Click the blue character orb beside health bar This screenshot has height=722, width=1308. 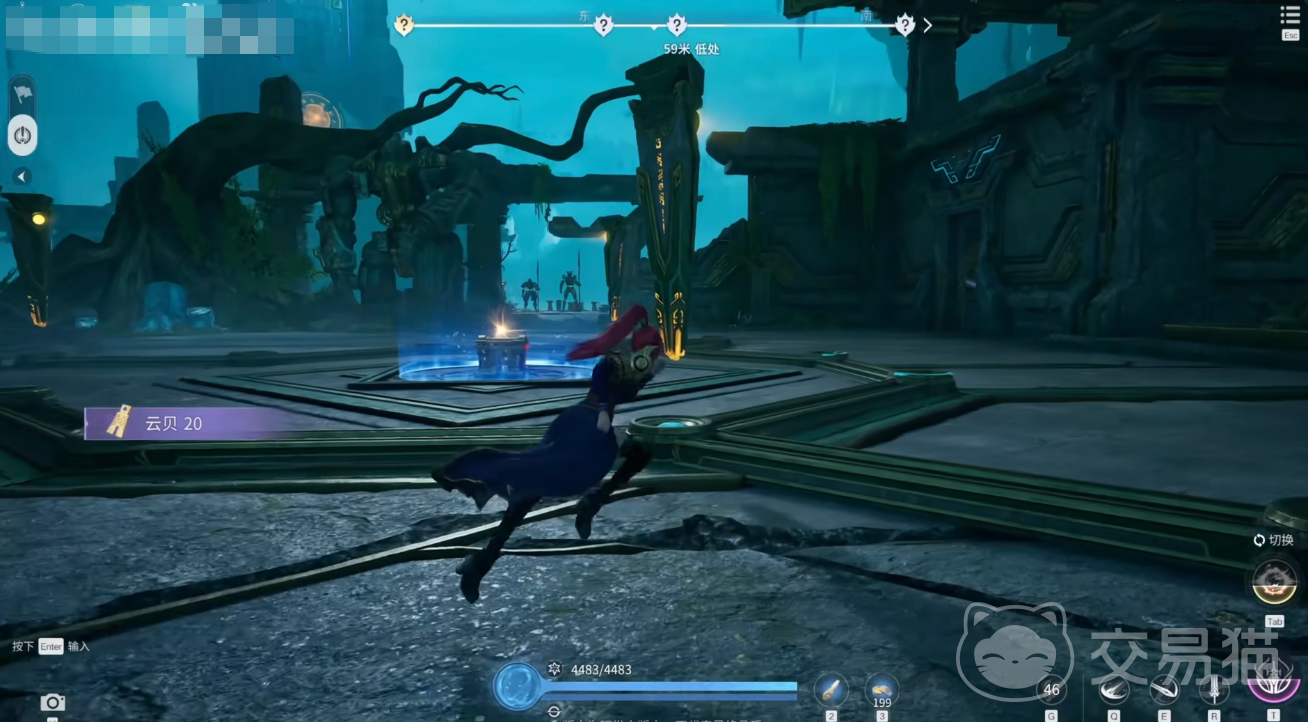click(x=518, y=687)
